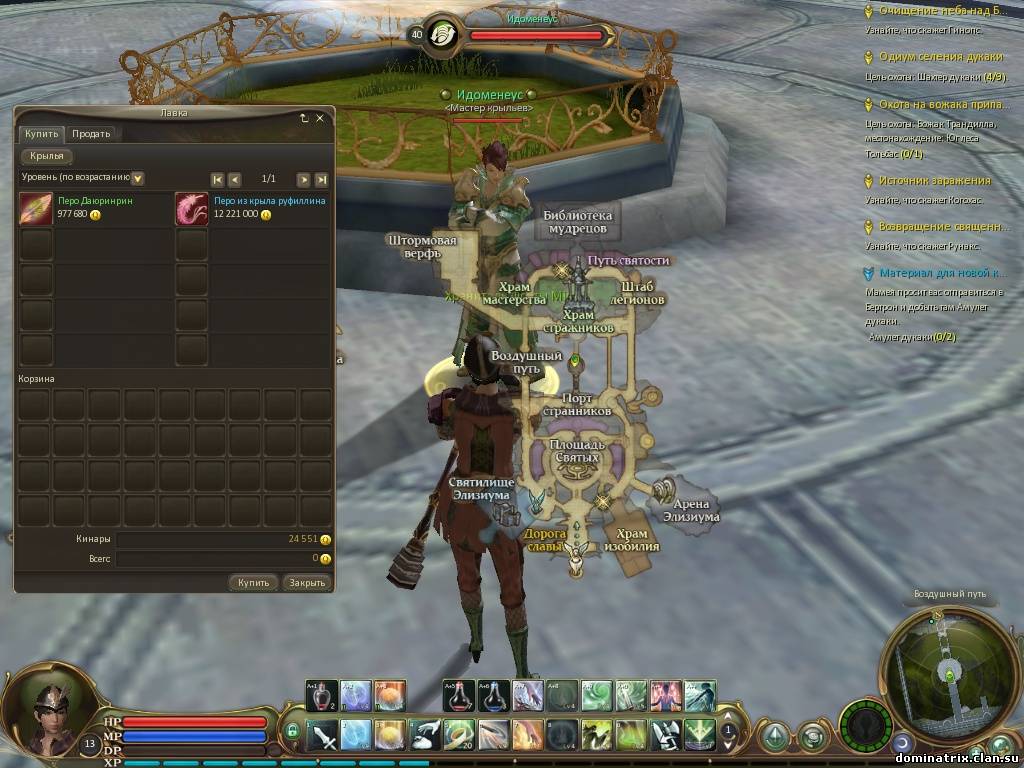
Task: Choose the Крылья category button
Action: pyautogui.click(x=47, y=156)
